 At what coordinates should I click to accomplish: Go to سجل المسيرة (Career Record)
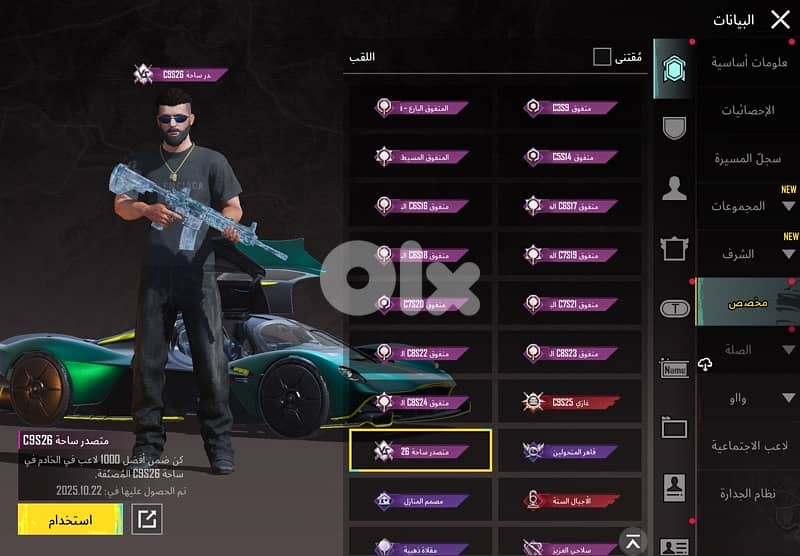(x=747, y=158)
